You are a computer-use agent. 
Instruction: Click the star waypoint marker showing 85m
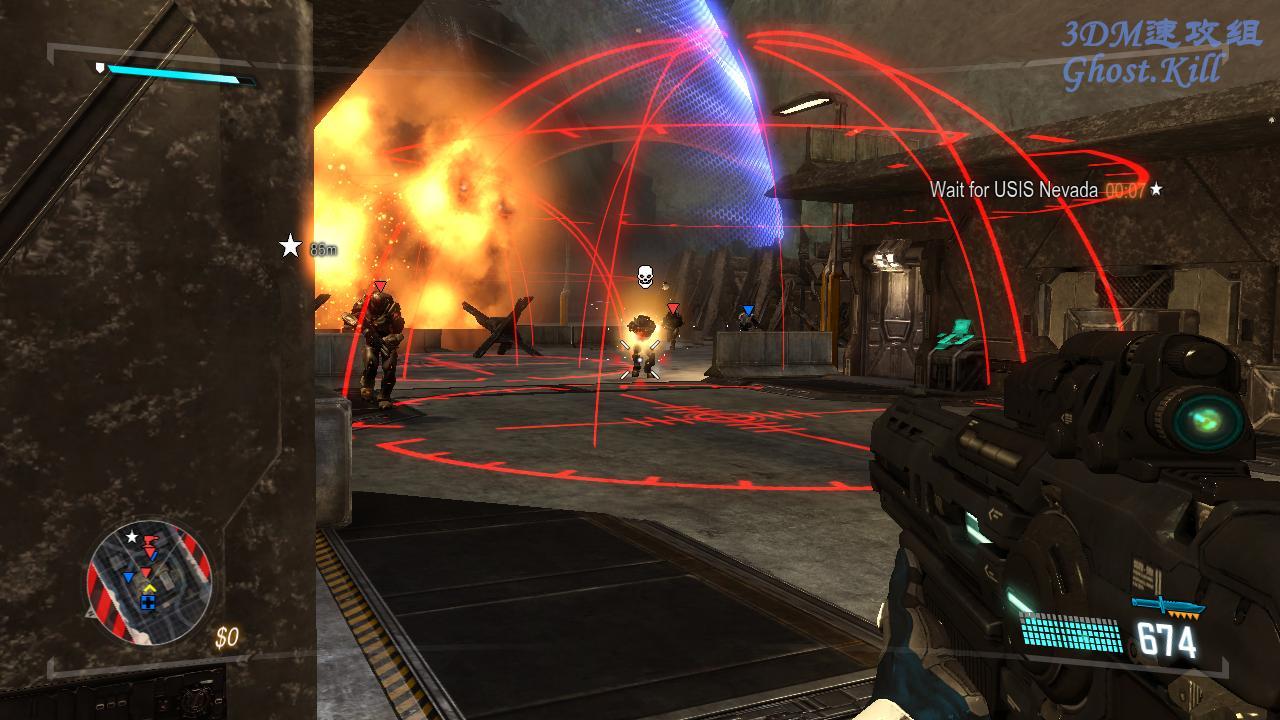coord(290,246)
